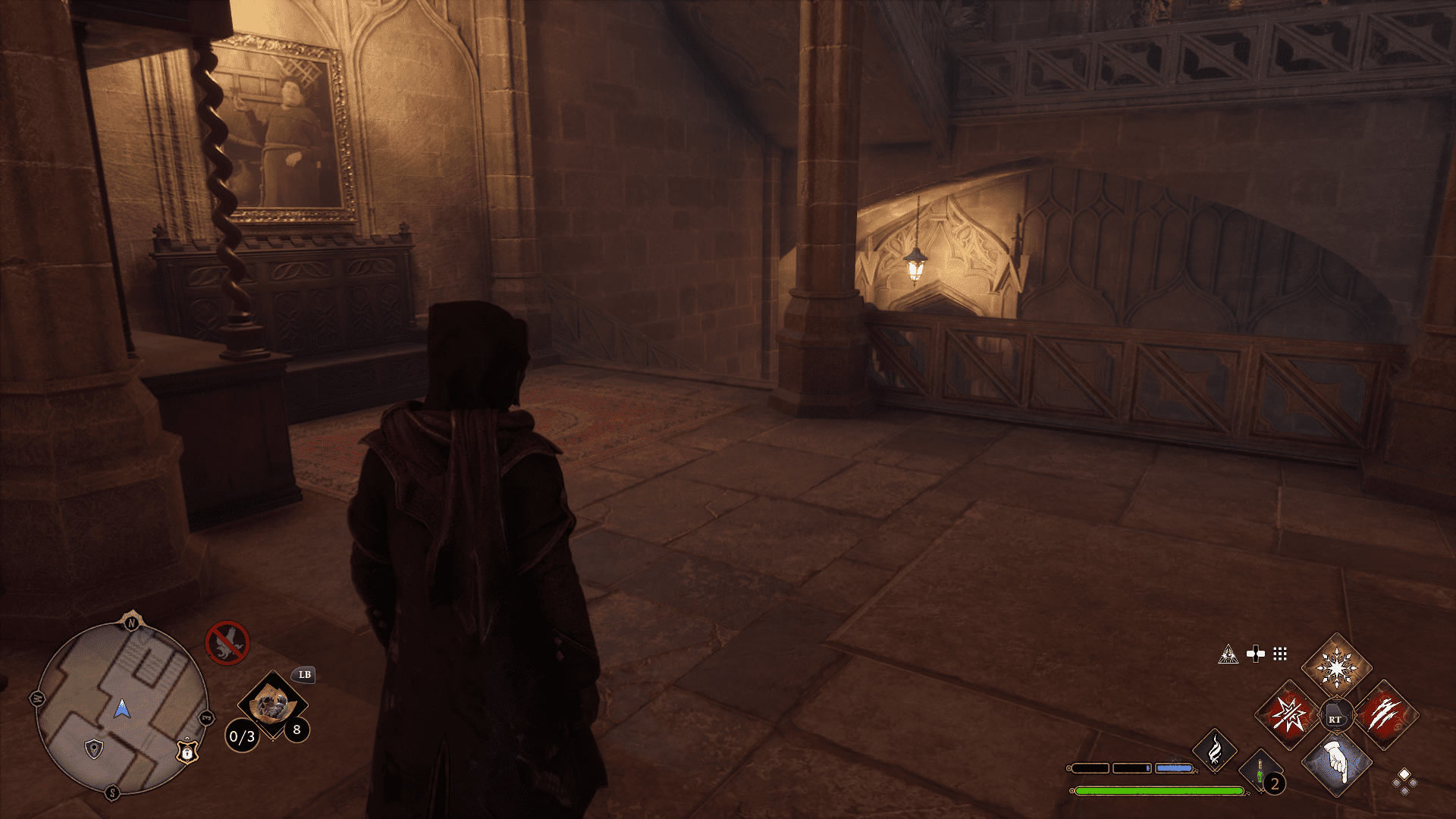Image resolution: width=1456 pixels, height=819 pixels.
Task: Activate the flame ancient magic icon
Action: pos(1216,752)
